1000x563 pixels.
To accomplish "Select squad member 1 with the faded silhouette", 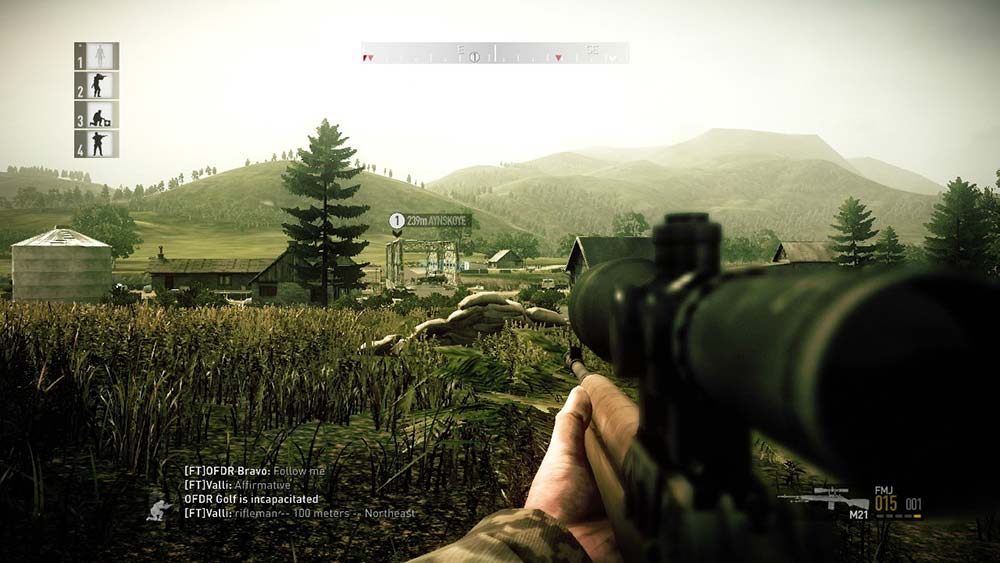I will tap(97, 56).
